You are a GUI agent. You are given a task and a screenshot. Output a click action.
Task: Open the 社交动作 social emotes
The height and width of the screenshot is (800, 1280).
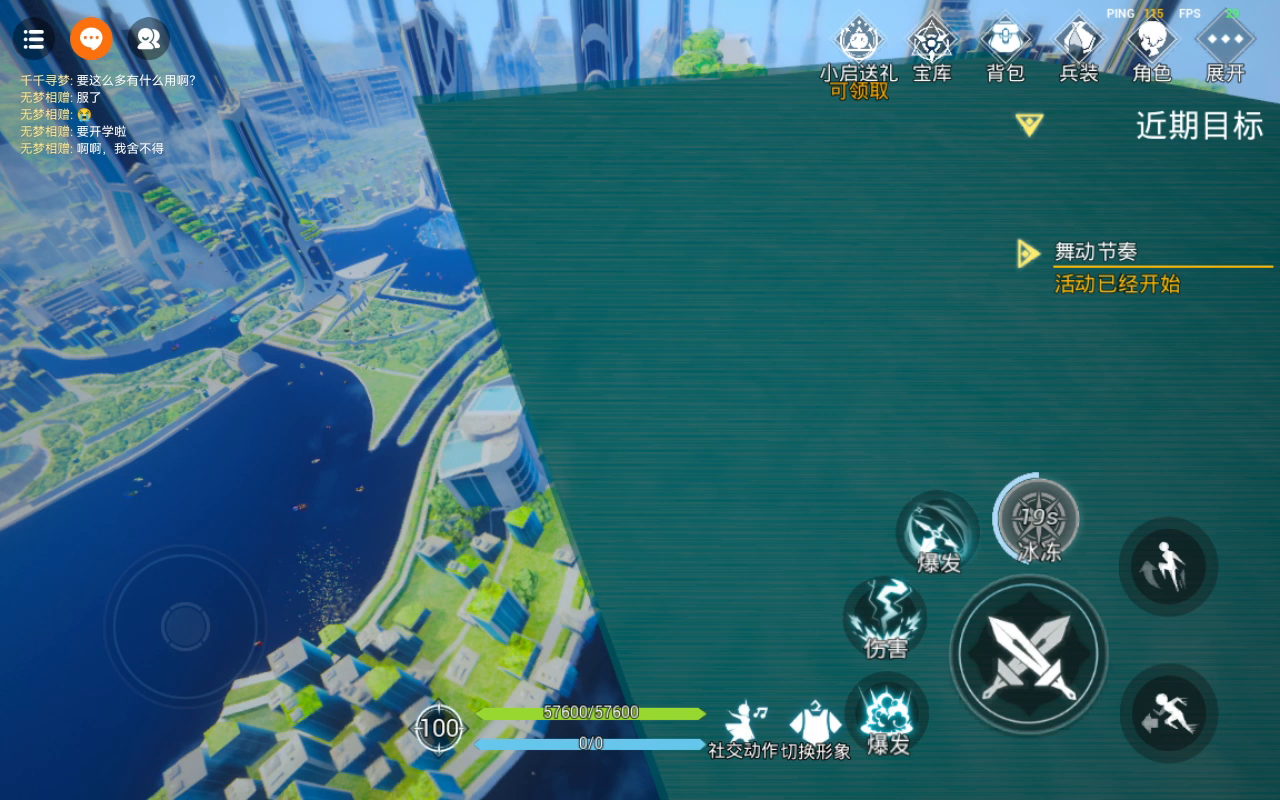pyautogui.click(x=743, y=729)
